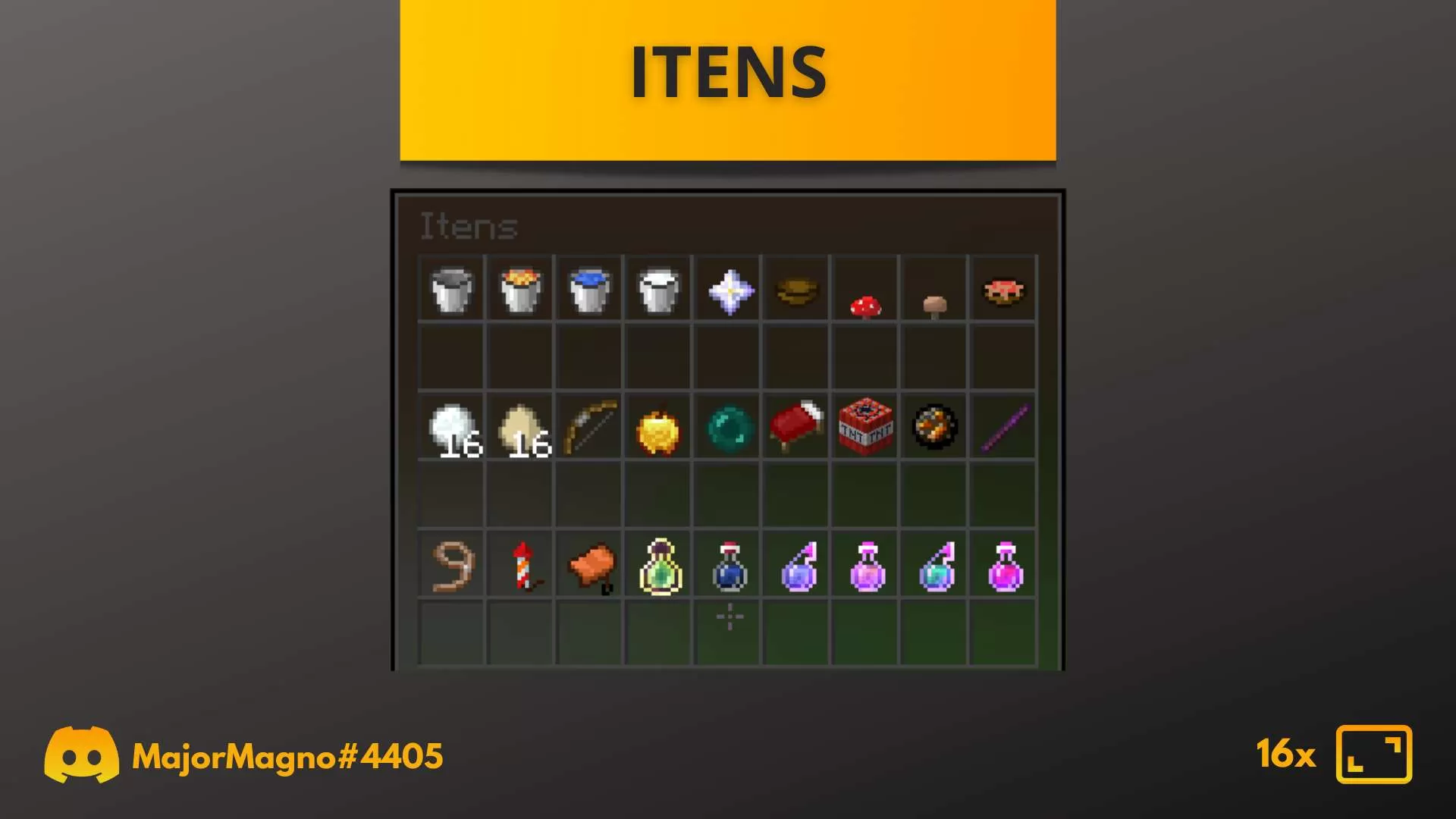Click the nether star

pos(728,290)
